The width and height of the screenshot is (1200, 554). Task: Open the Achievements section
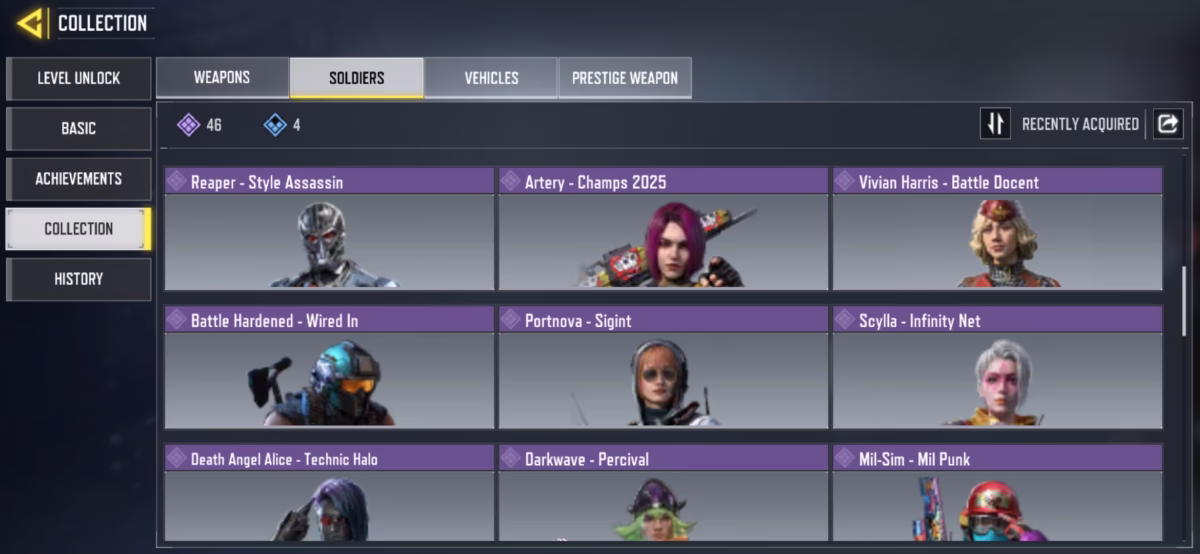(79, 178)
